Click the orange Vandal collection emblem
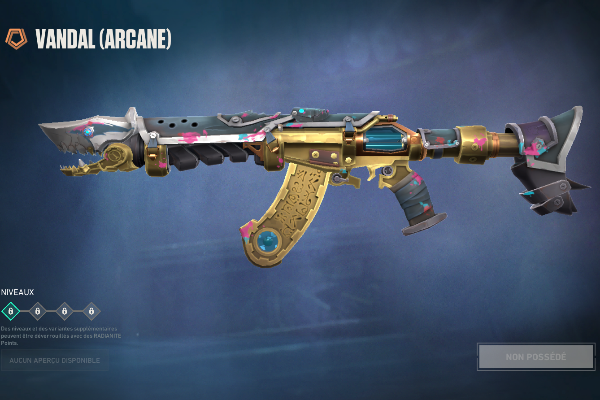Viewport: 600px width, 400px height. [16, 39]
